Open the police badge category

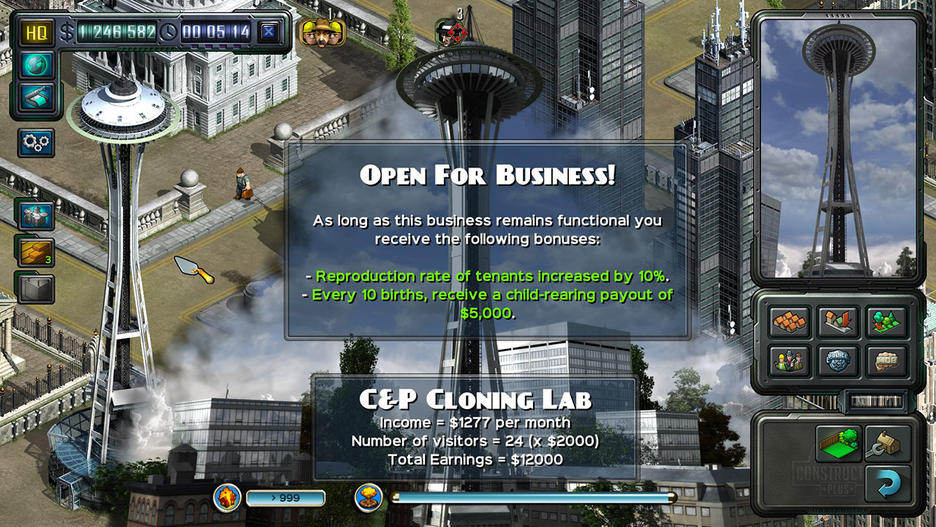838,361
